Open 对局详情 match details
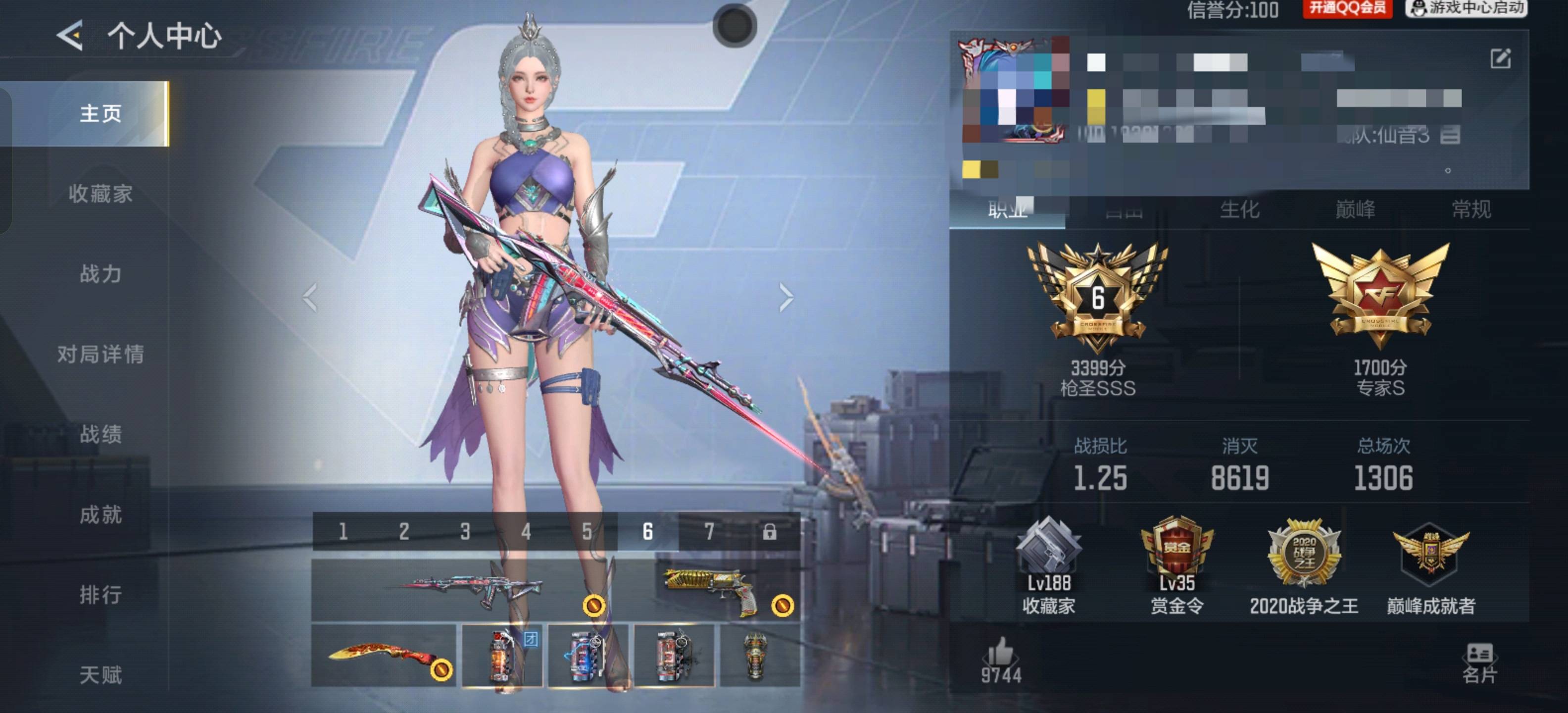This screenshot has width=1568, height=713. (x=100, y=354)
